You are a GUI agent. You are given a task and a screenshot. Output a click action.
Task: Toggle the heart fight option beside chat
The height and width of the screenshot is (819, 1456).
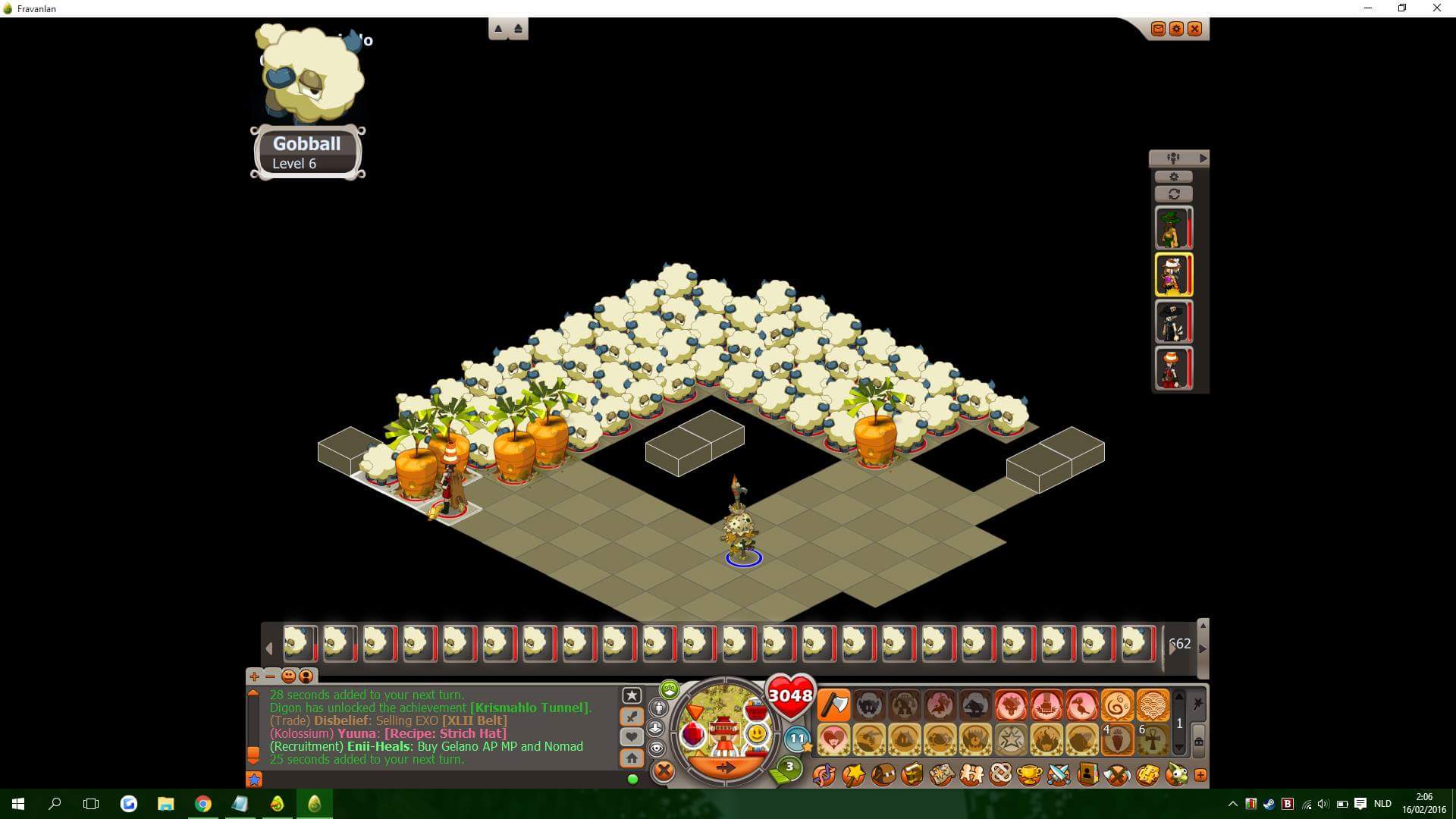tap(632, 736)
